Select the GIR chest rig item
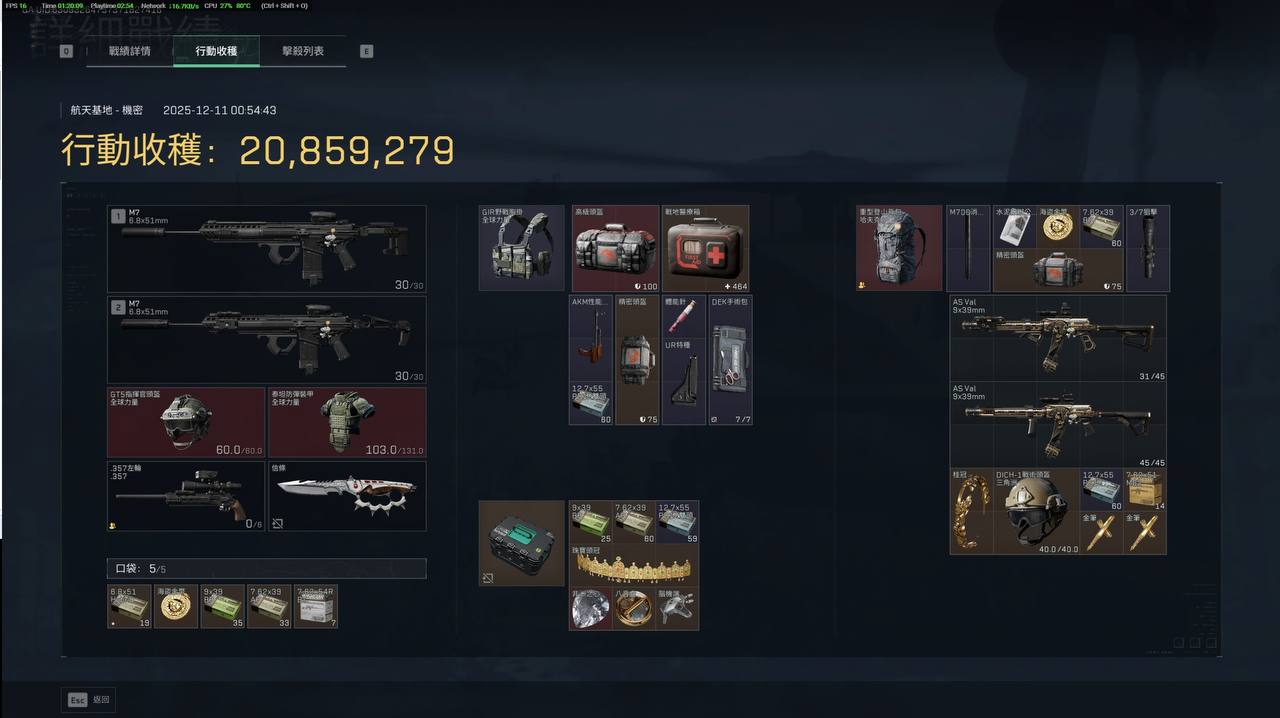Image resolution: width=1280 pixels, height=718 pixels. 521,248
